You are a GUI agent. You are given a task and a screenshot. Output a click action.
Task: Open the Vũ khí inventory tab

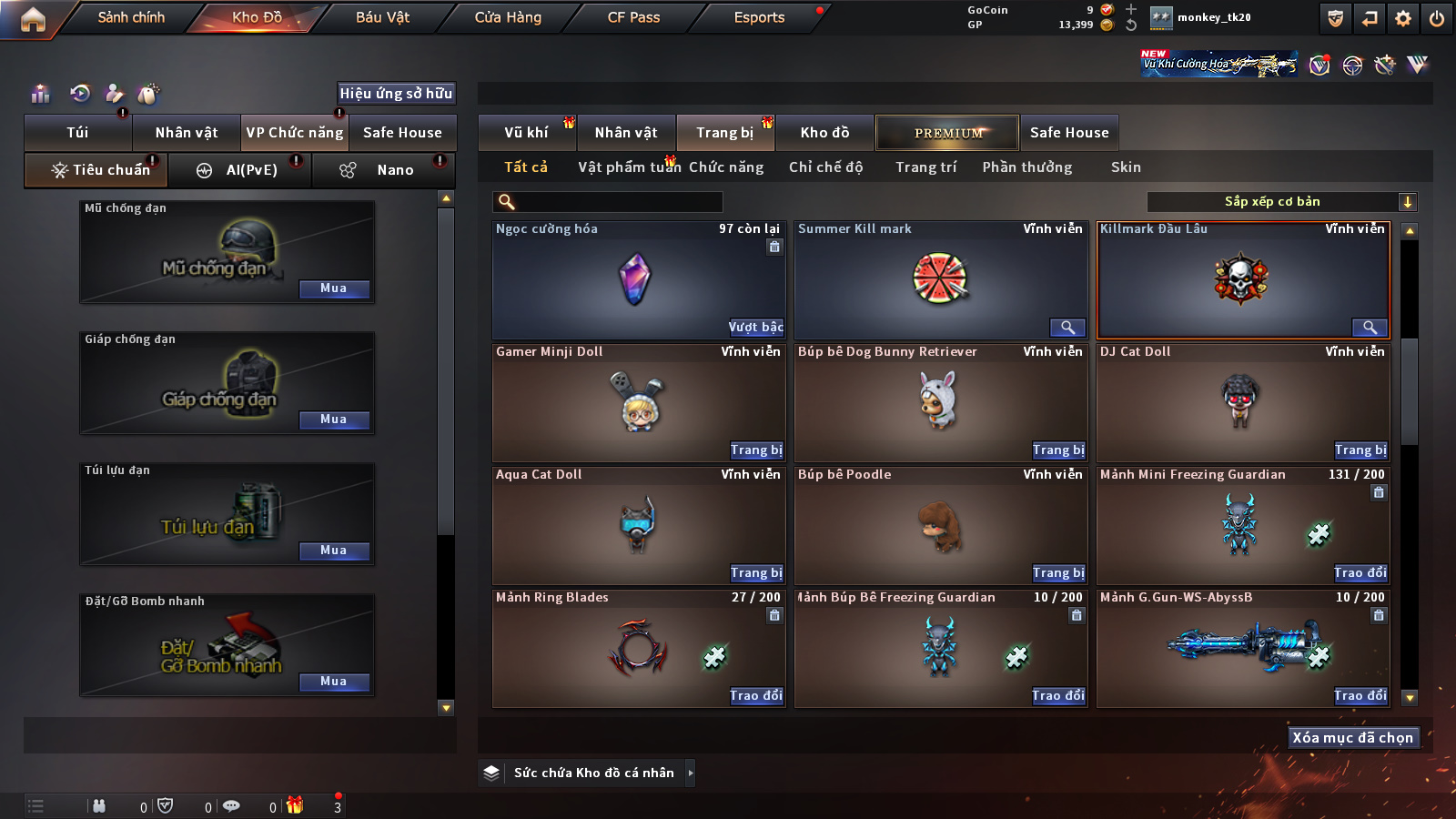[526, 133]
